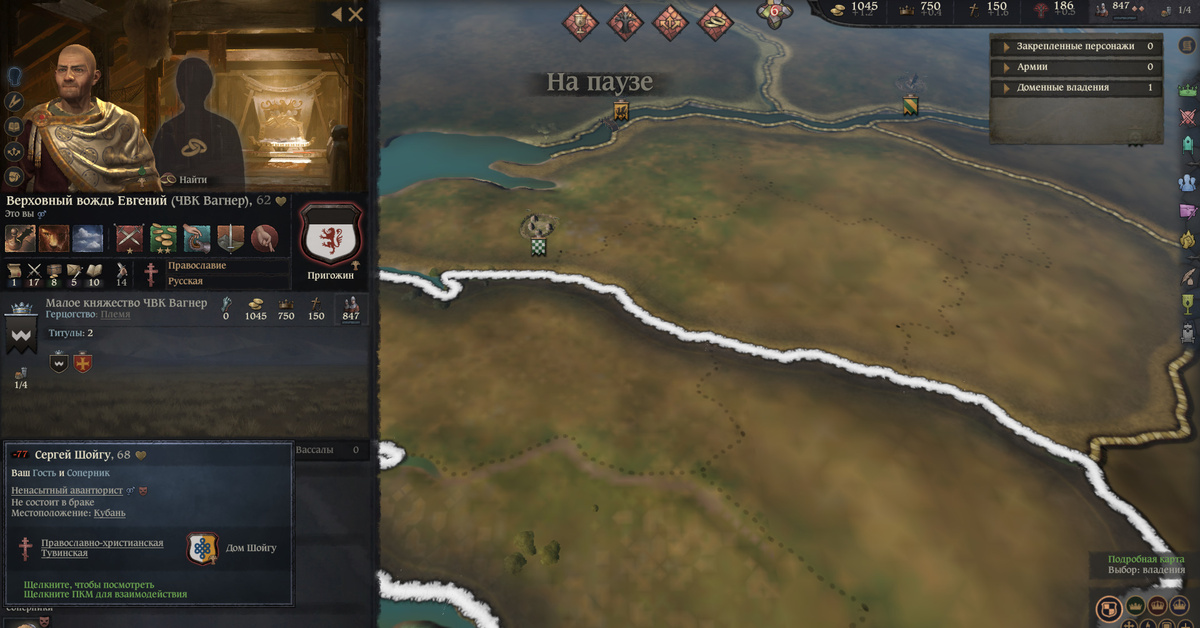Click the wedding rings alert icon at top

tap(715, 21)
